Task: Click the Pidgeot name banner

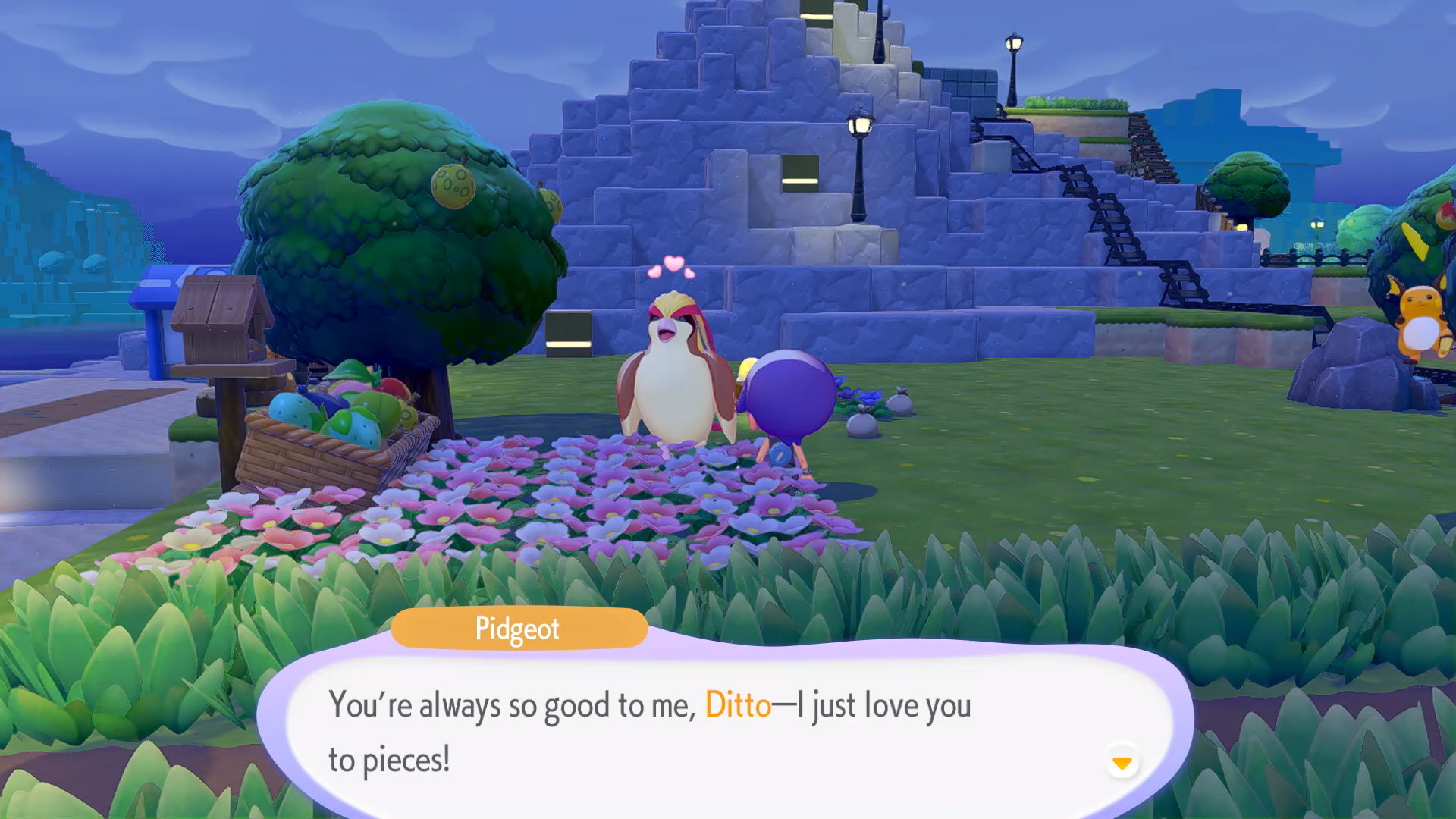Action: tap(518, 629)
